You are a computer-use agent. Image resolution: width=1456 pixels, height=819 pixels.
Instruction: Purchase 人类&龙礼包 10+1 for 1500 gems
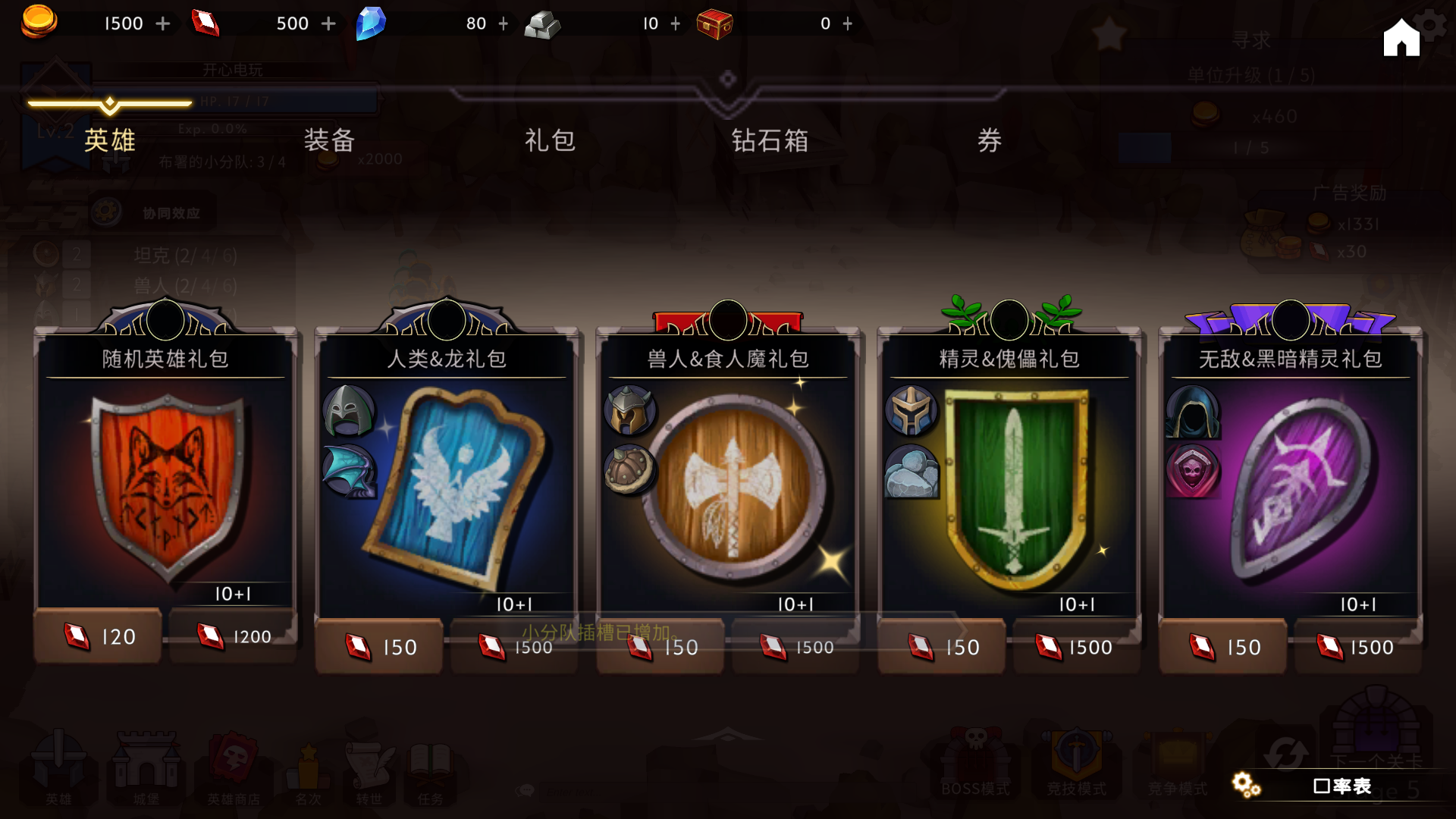pos(514,647)
